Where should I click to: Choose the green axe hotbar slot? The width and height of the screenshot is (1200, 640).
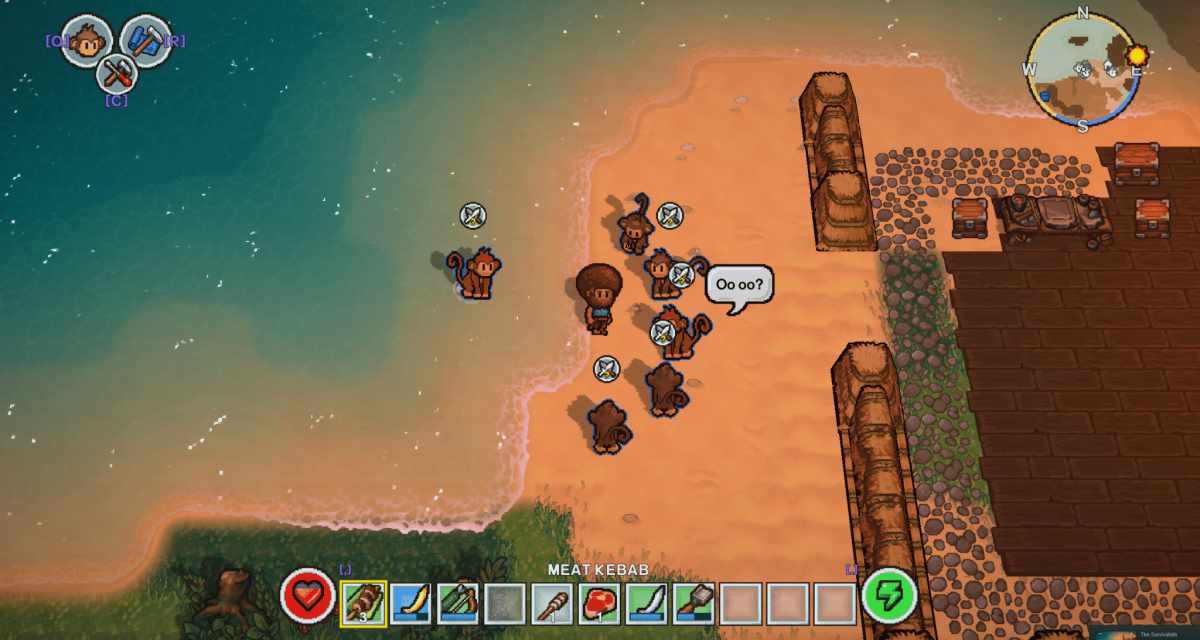coord(458,603)
